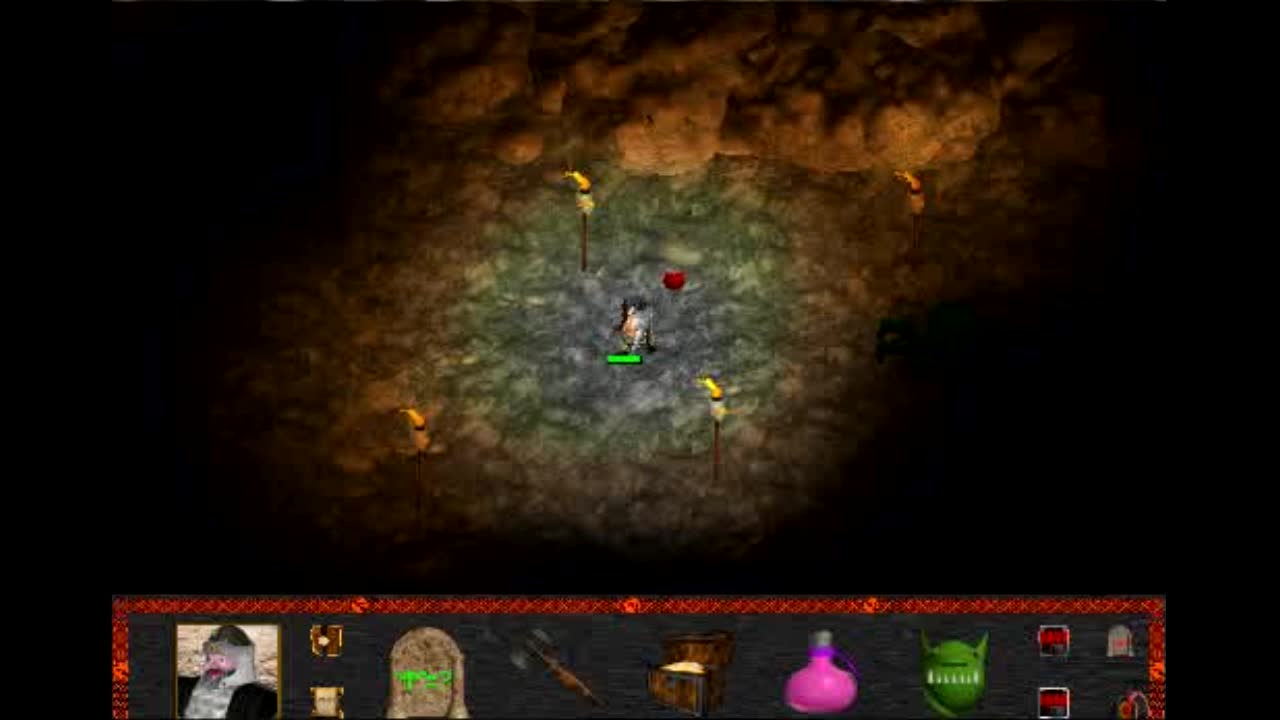Click the small helmet icon above the scroll

click(x=328, y=640)
